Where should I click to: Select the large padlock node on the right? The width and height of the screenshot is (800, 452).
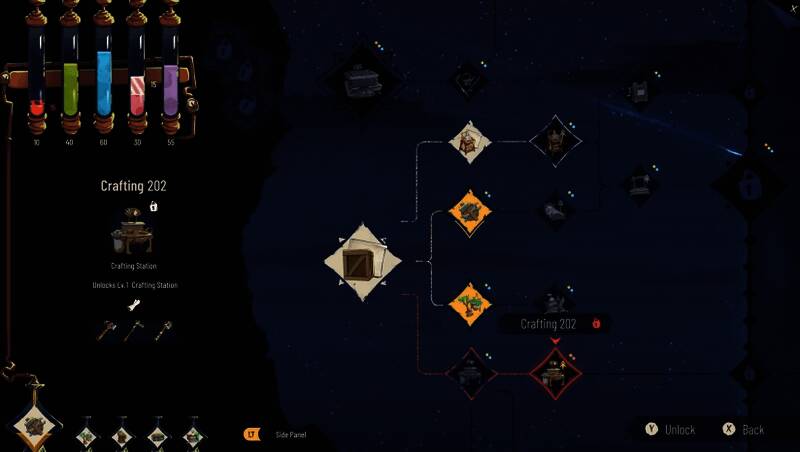click(747, 185)
